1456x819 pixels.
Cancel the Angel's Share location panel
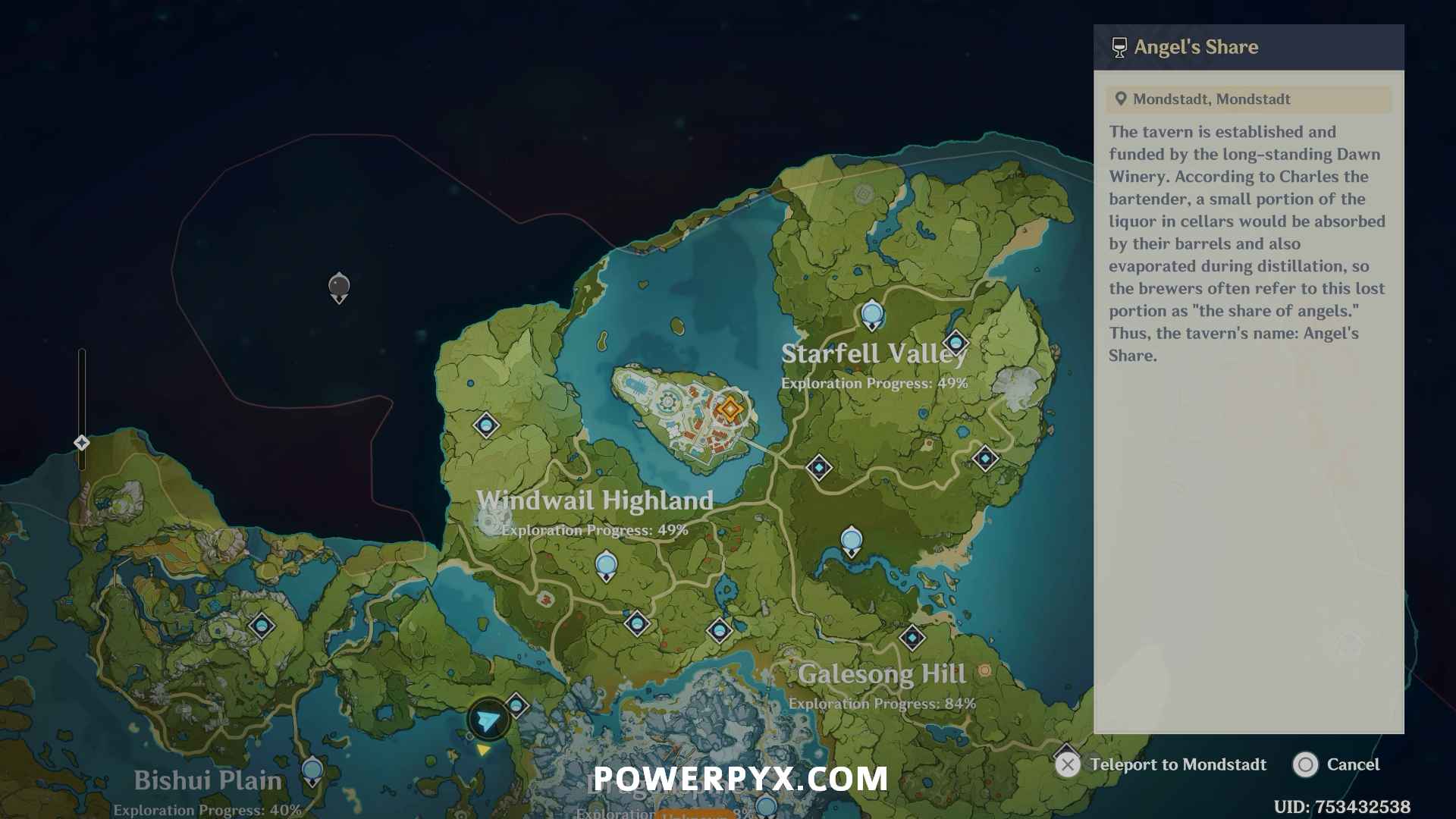click(x=1336, y=764)
